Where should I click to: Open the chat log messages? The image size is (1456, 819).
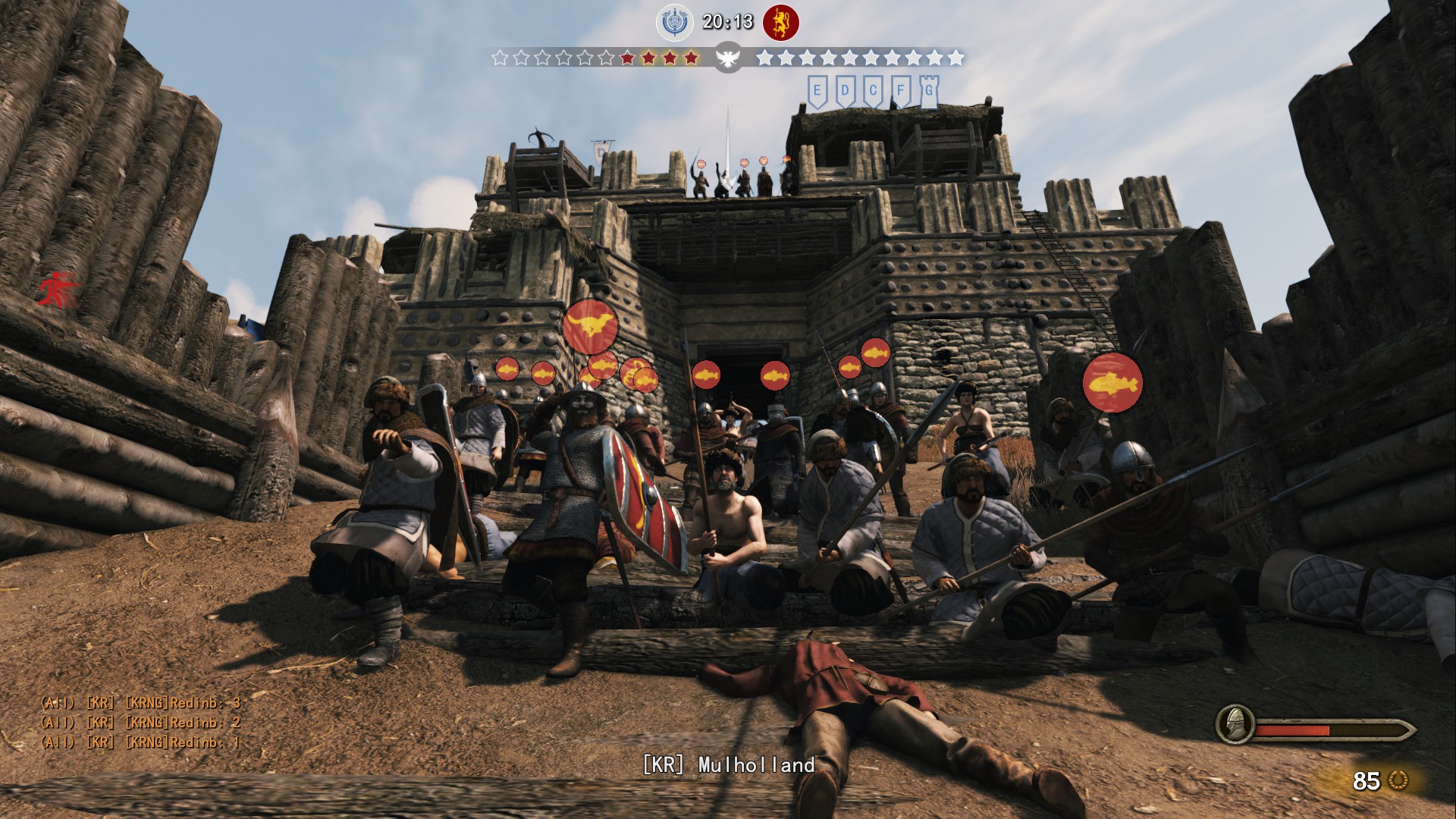pos(140,723)
